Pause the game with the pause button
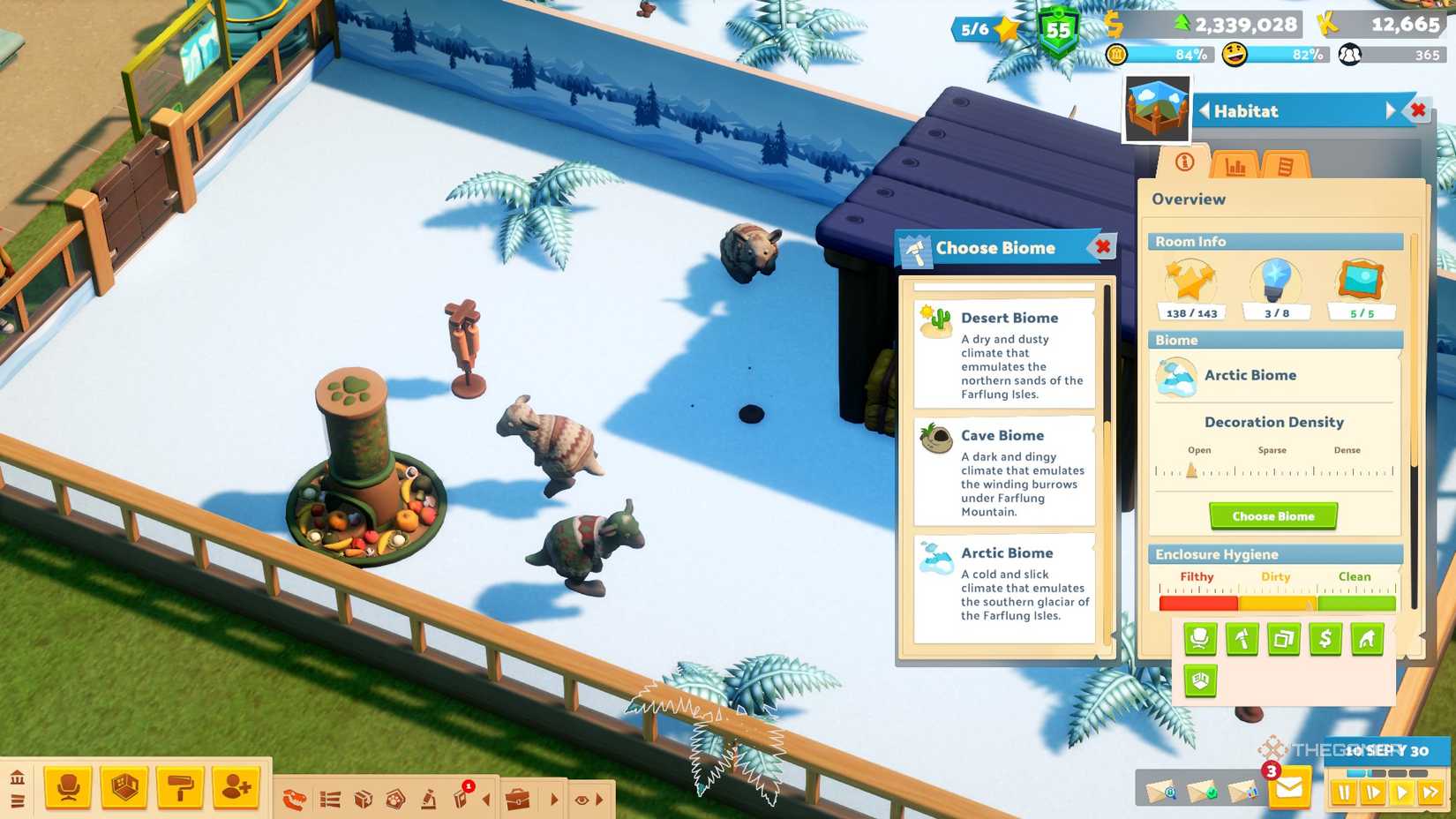This screenshot has width=1456, height=819. [x=1344, y=793]
